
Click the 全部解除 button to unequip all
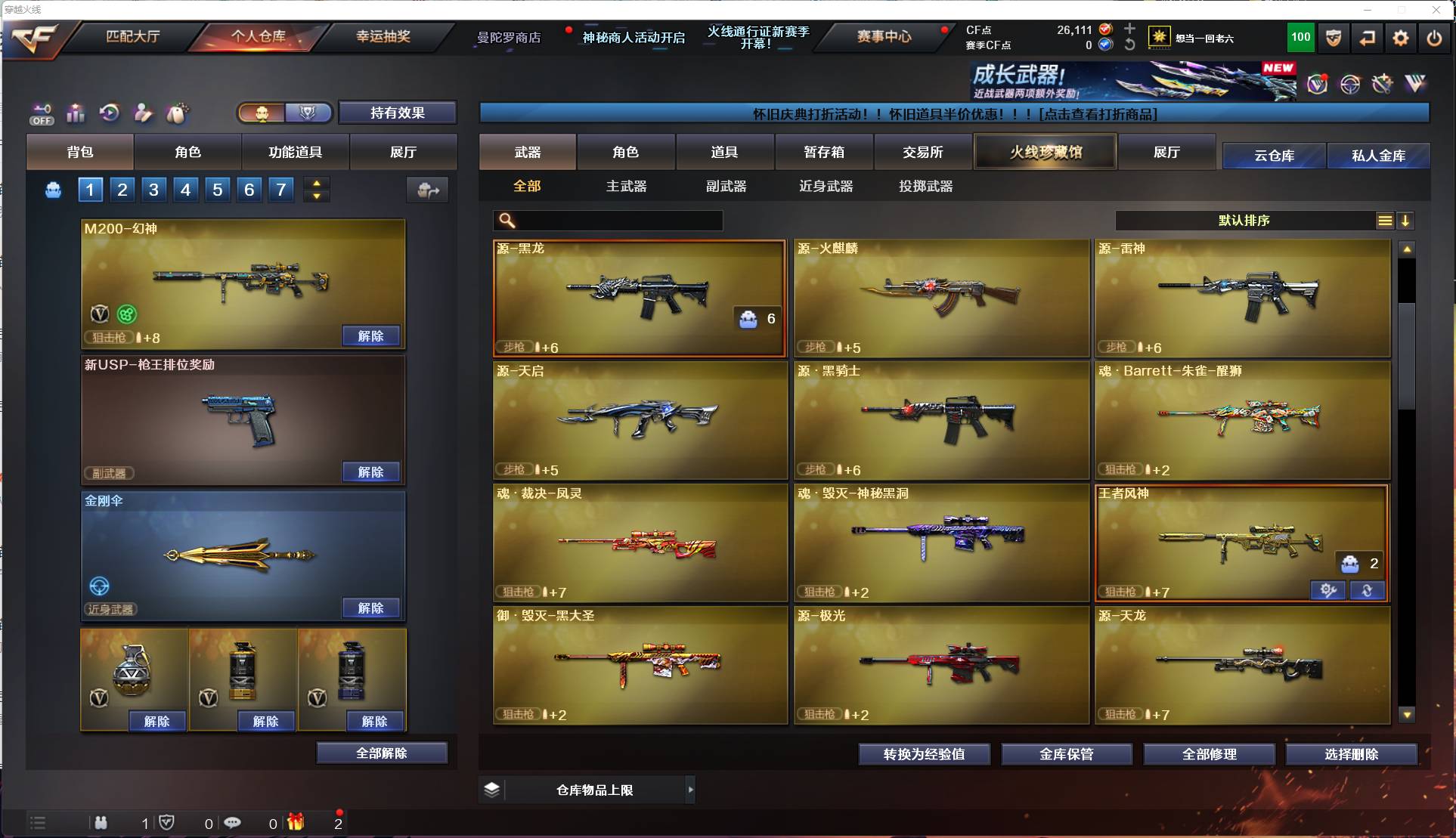point(382,753)
